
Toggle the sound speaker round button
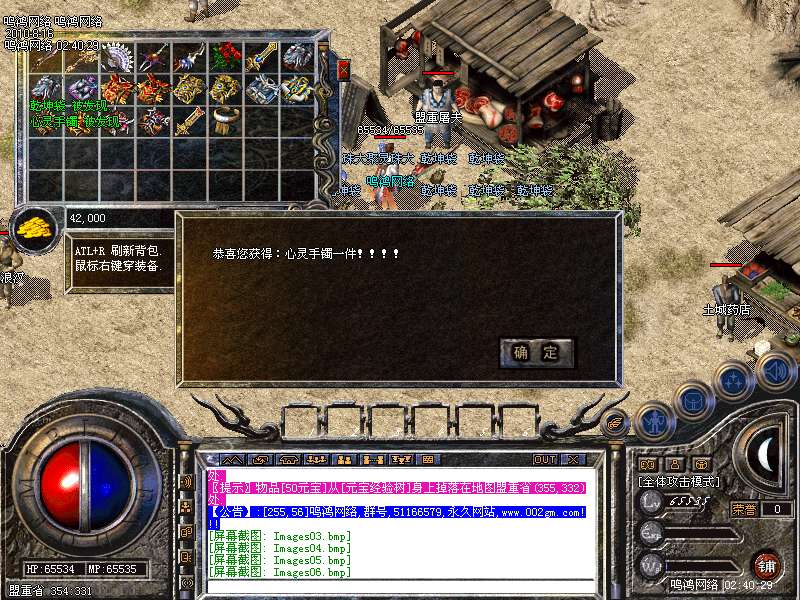pos(776,372)
